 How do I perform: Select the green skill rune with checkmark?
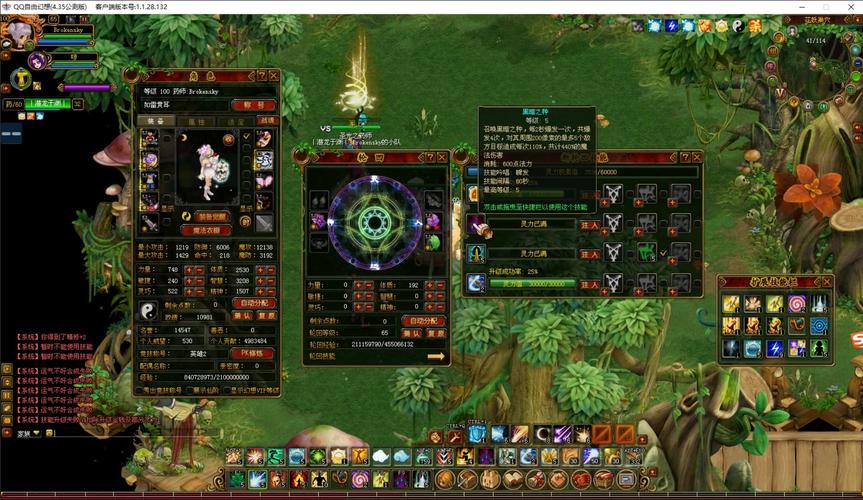click(x=646, y=252)
